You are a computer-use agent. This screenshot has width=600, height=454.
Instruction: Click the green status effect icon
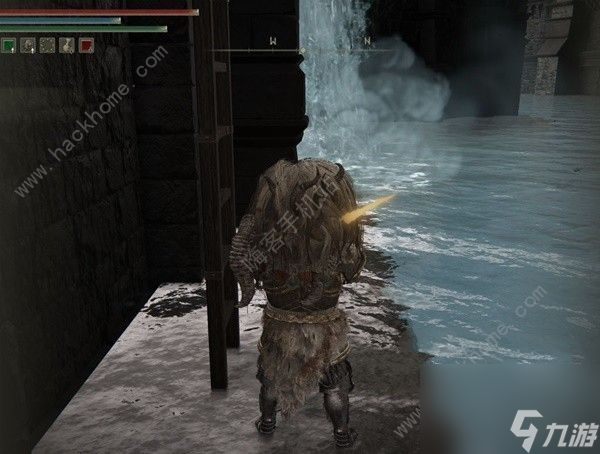8,45
